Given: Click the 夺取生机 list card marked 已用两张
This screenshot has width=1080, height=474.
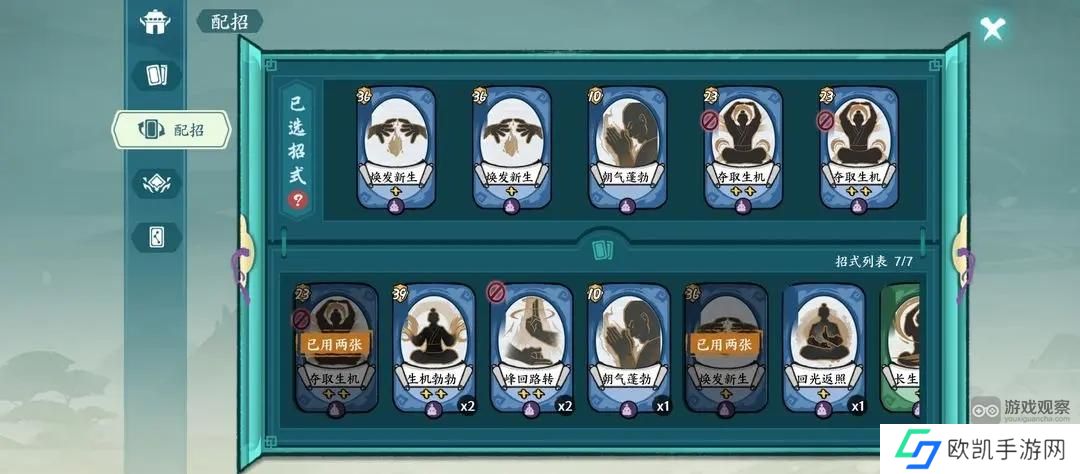Looking at the screenshot, I should pyautogui.click(x=335, y=348).
